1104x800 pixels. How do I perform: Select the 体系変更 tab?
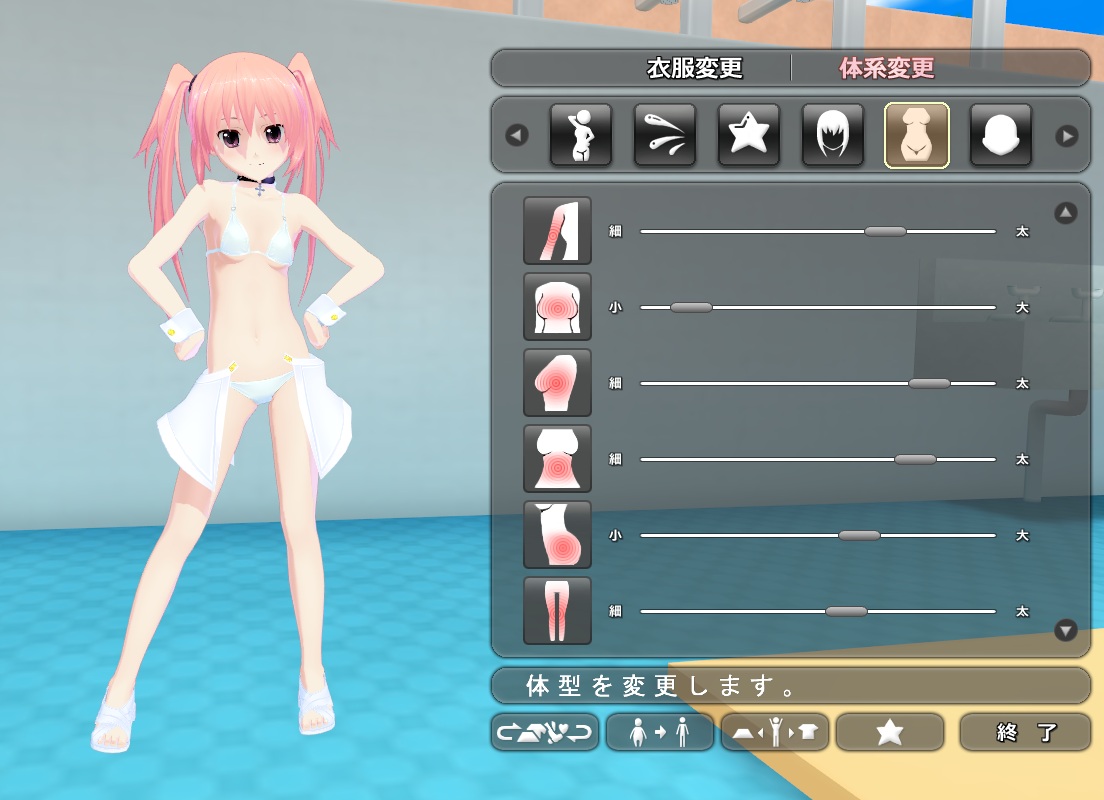click(886, 69)
